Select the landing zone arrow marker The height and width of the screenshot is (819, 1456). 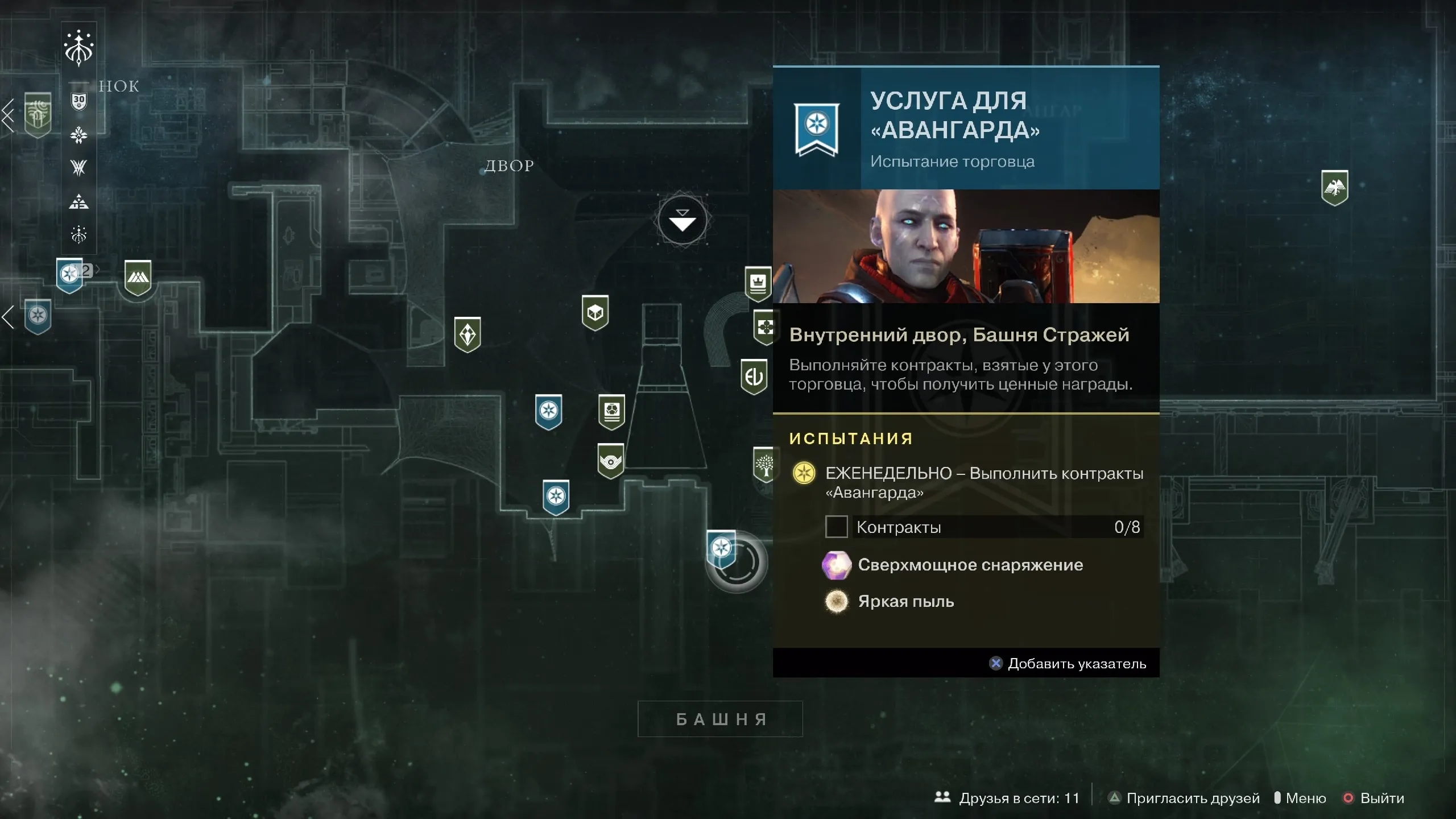pyautogui.click(x=682, y=221)
